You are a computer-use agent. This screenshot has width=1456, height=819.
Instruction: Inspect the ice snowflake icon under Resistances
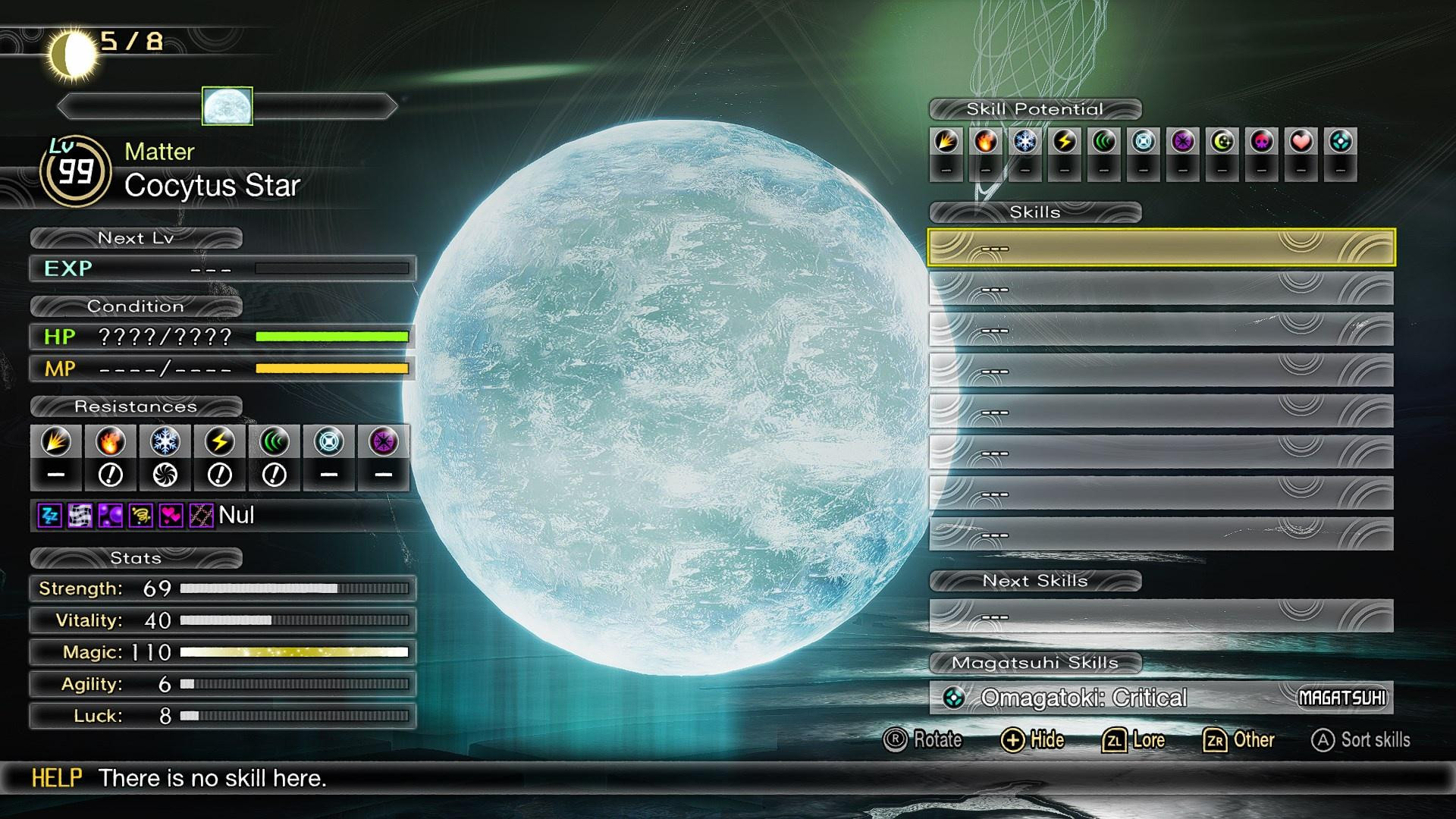click(x=165, y=441)
